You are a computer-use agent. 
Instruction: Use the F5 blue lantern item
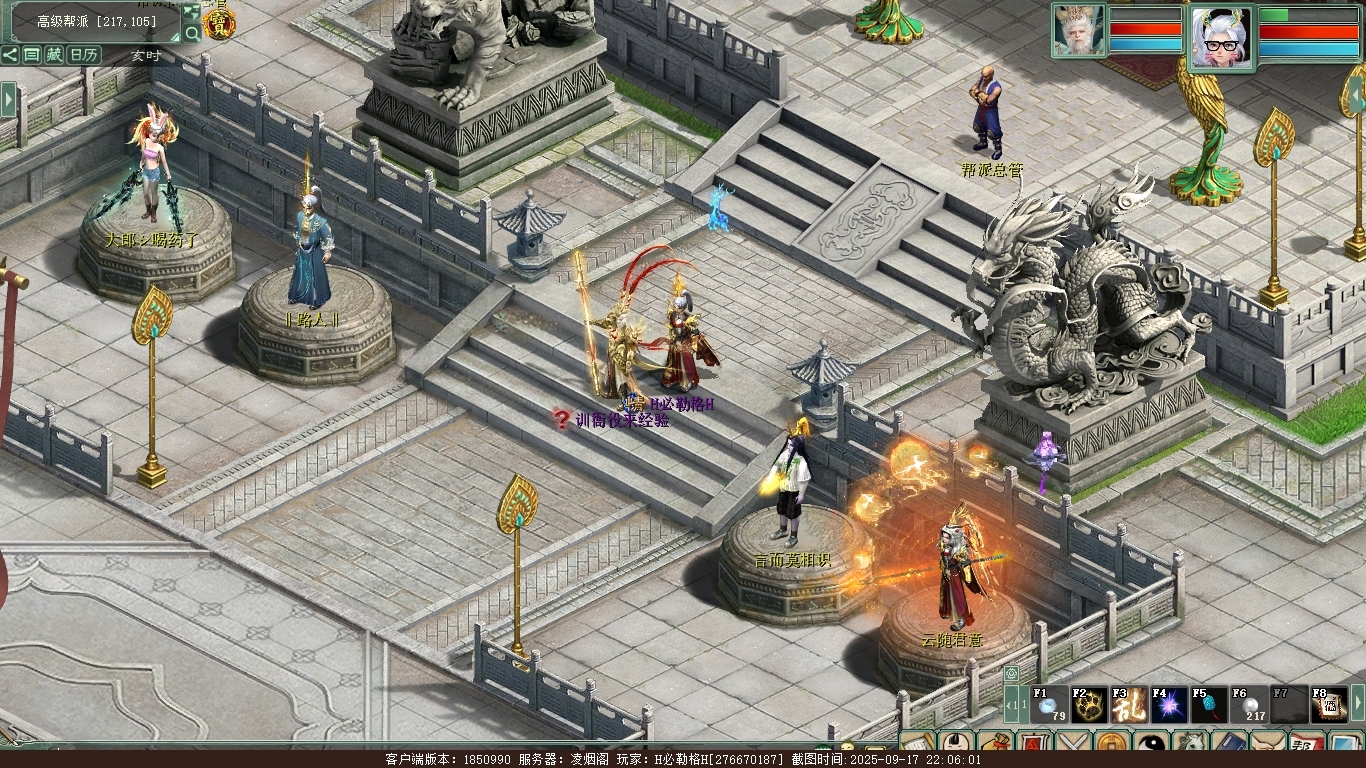tap(1209, 705)
